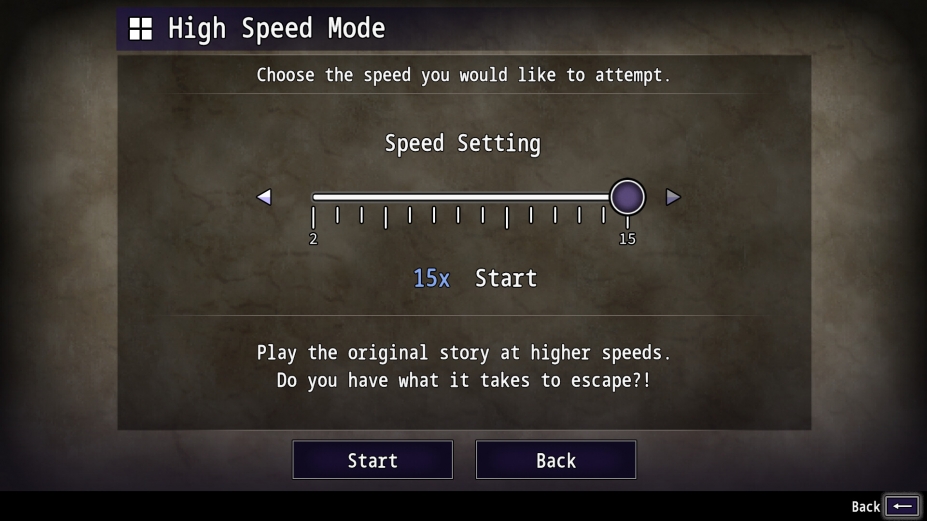The height and width of the screenshot is (521, 927).
Task: Increase speed with the right arrow
Action: coord(673,197)
